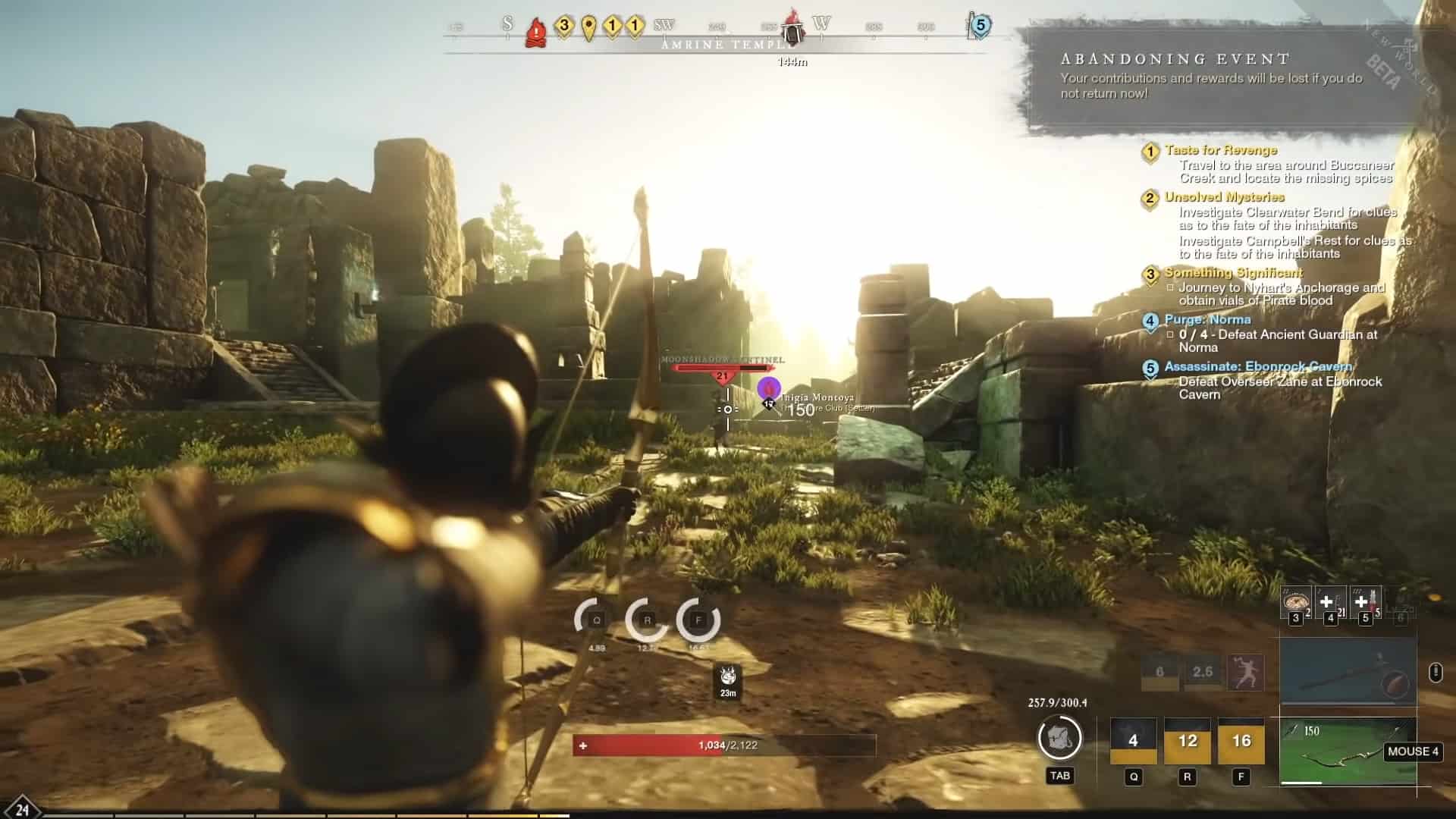The width and height of the screenshot is (1456, 819).
Task: Use the red health potion quickslot
Action: pyautogui.click(x=1367, y=602)
